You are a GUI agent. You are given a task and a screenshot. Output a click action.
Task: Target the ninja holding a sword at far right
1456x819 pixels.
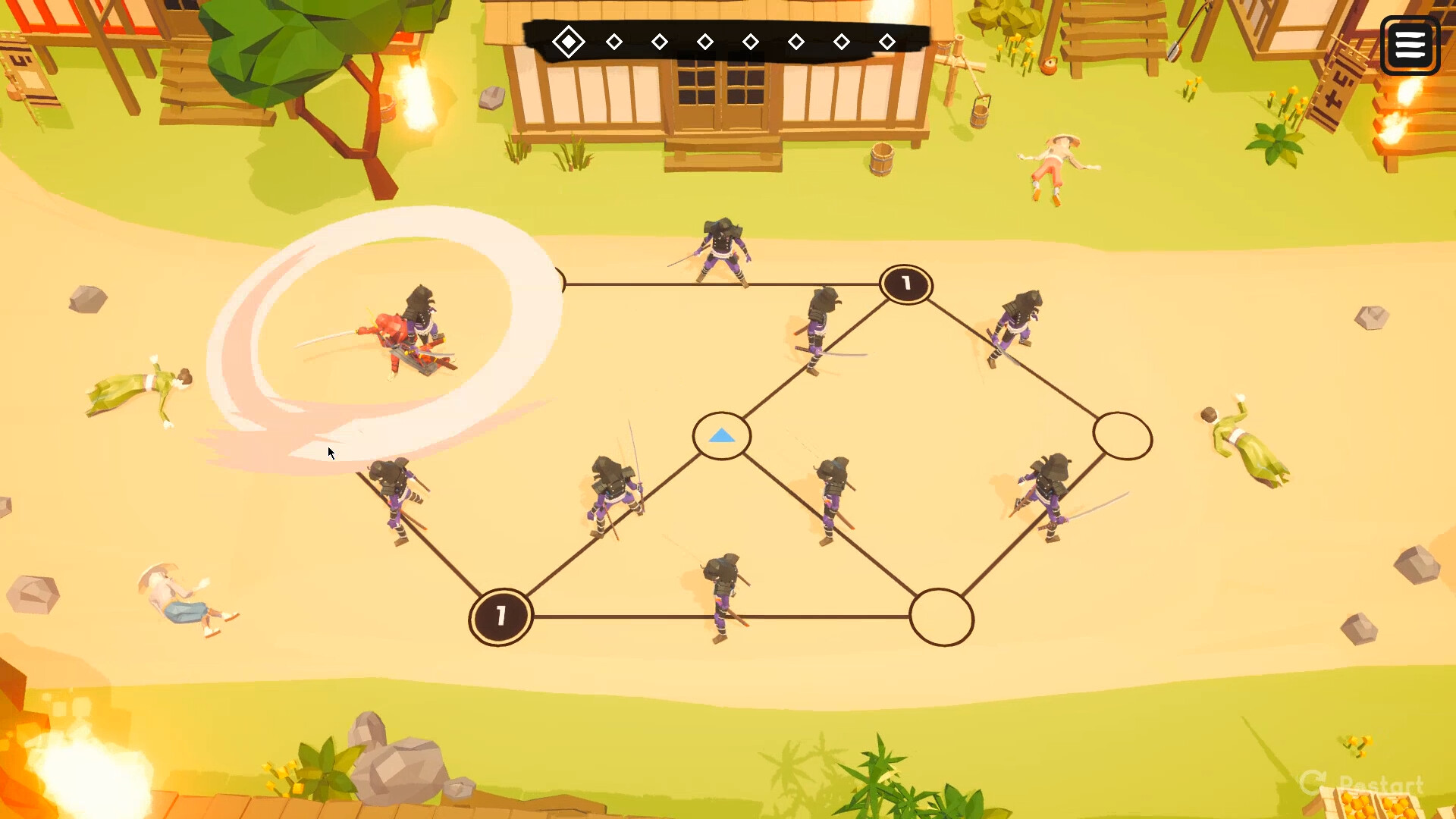(x=1050, y=493)
